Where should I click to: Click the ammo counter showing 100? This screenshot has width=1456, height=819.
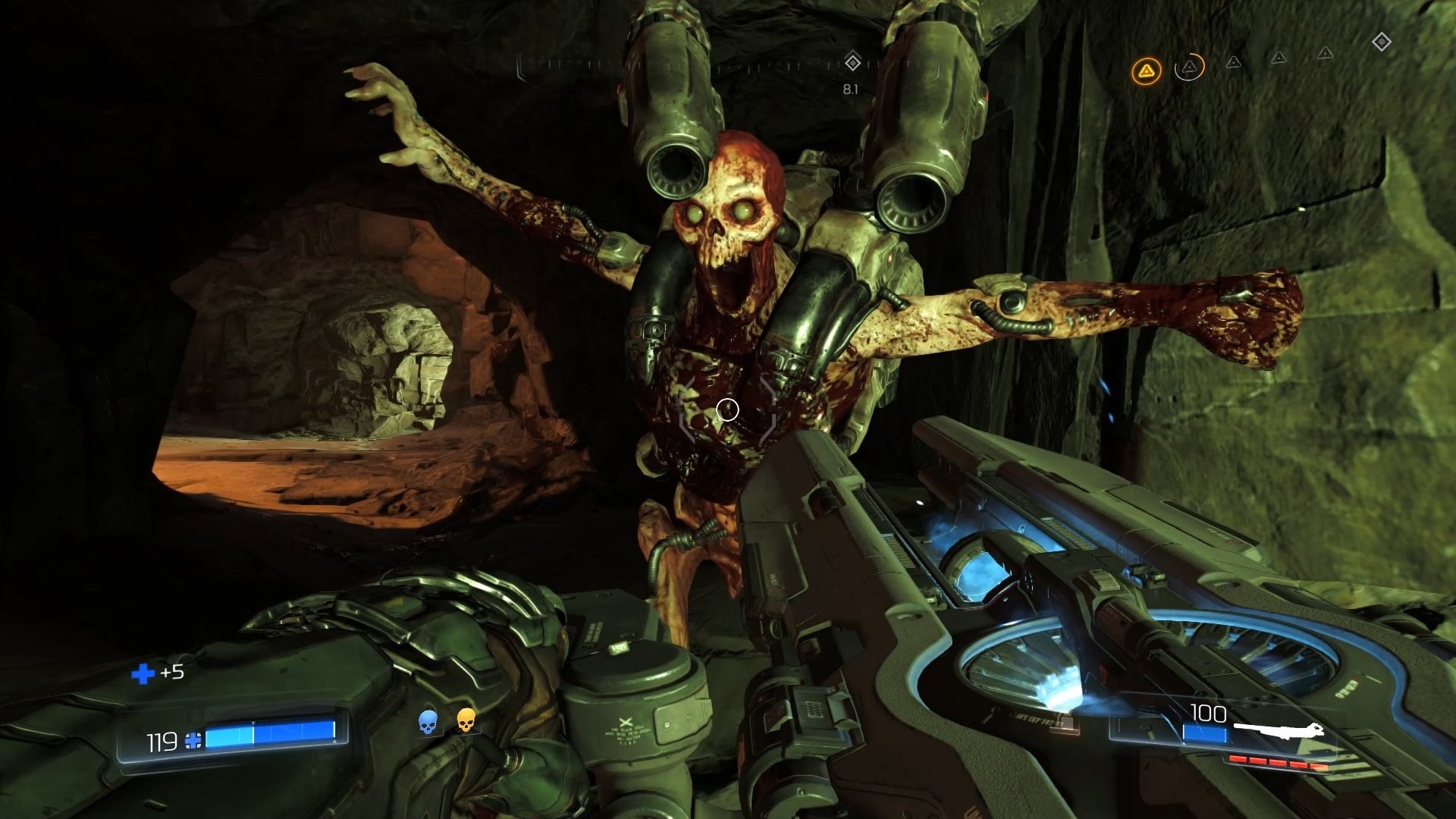coord(1207,714)
